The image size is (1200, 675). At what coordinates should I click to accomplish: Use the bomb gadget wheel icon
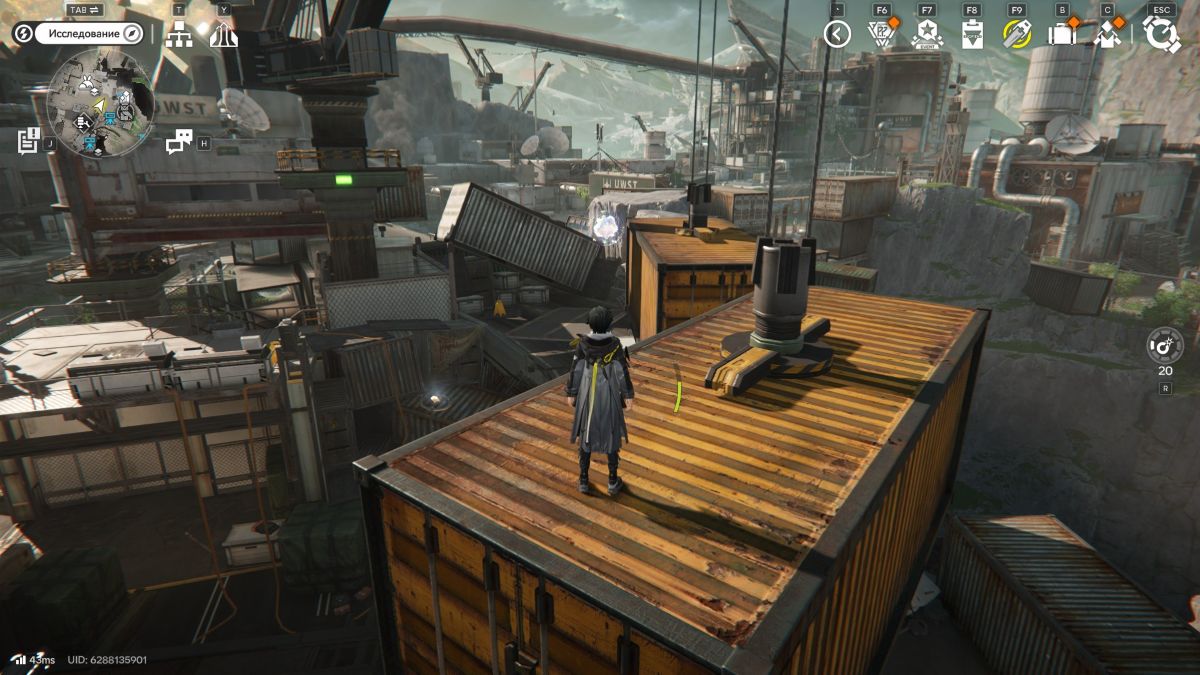point(1165,345)
